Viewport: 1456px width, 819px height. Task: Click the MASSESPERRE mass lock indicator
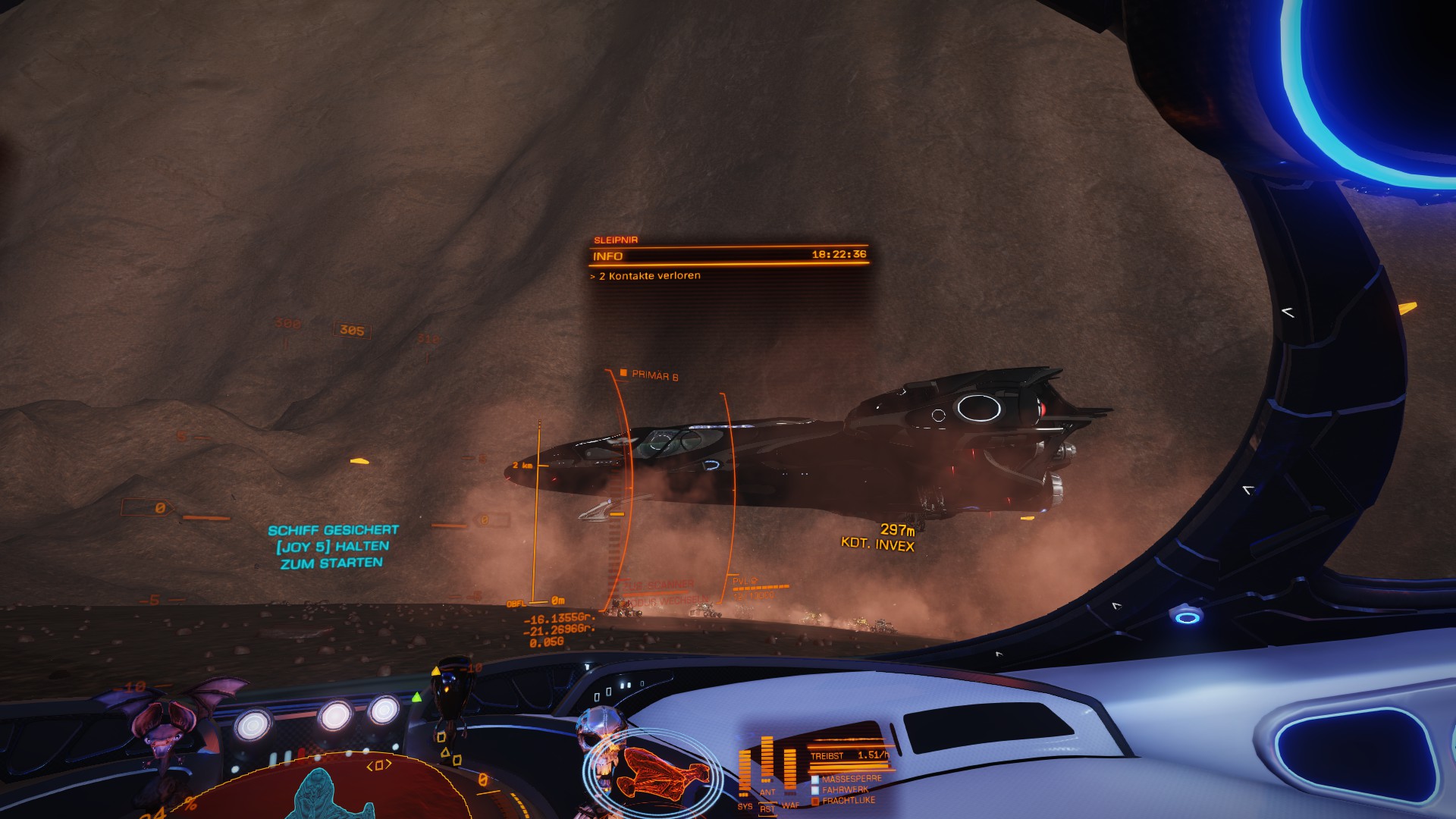click(850, 779)
